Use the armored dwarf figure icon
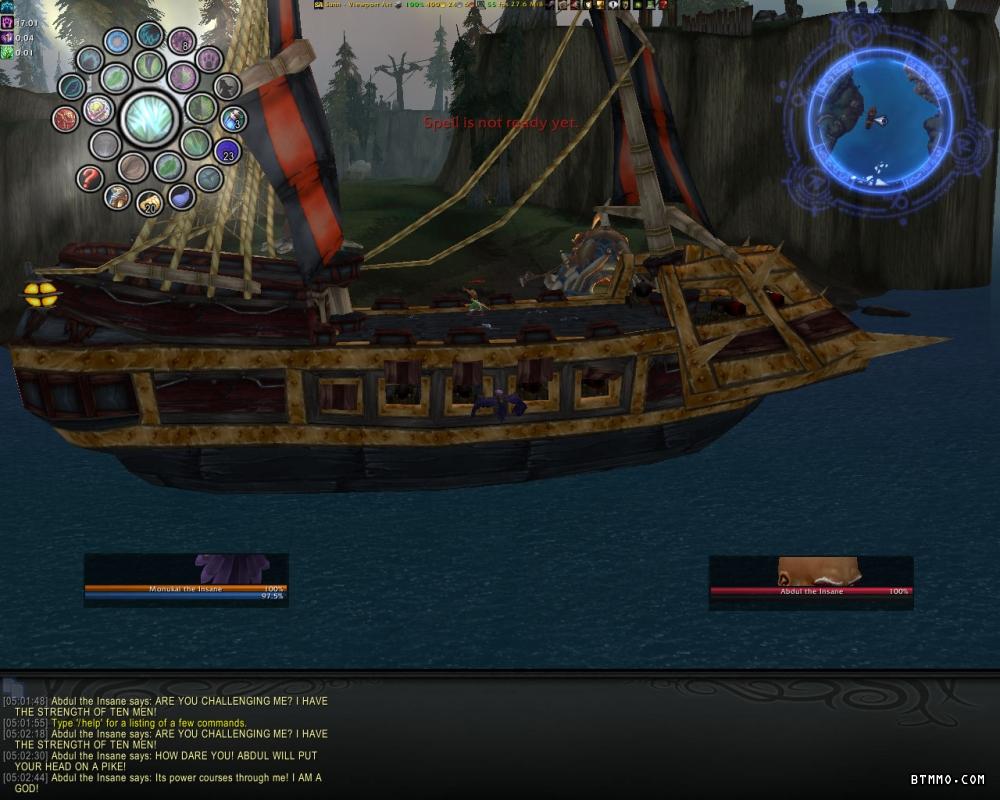The image size is (1000, 800). 118,197
